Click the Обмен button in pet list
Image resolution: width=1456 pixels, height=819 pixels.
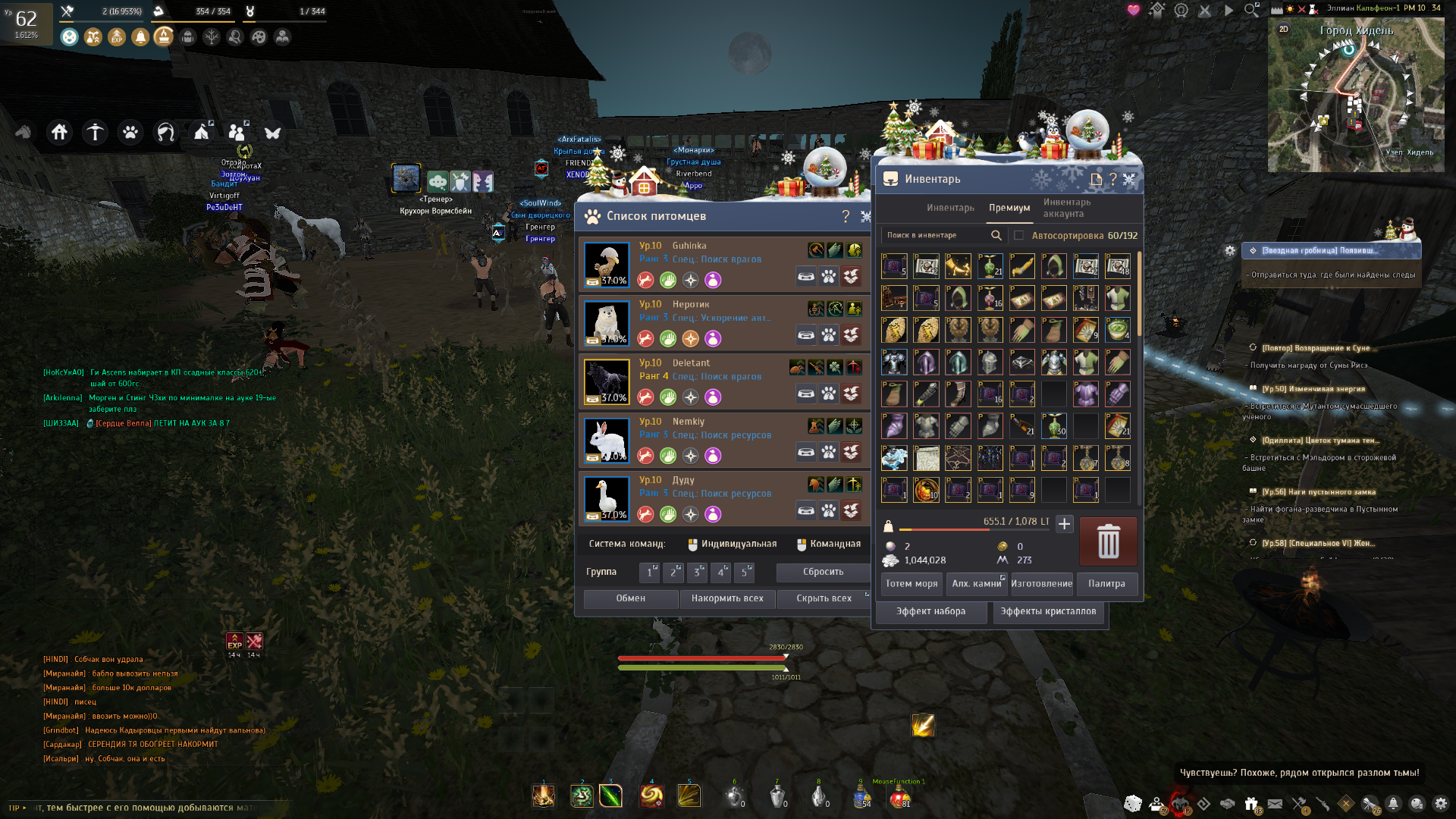630,598
